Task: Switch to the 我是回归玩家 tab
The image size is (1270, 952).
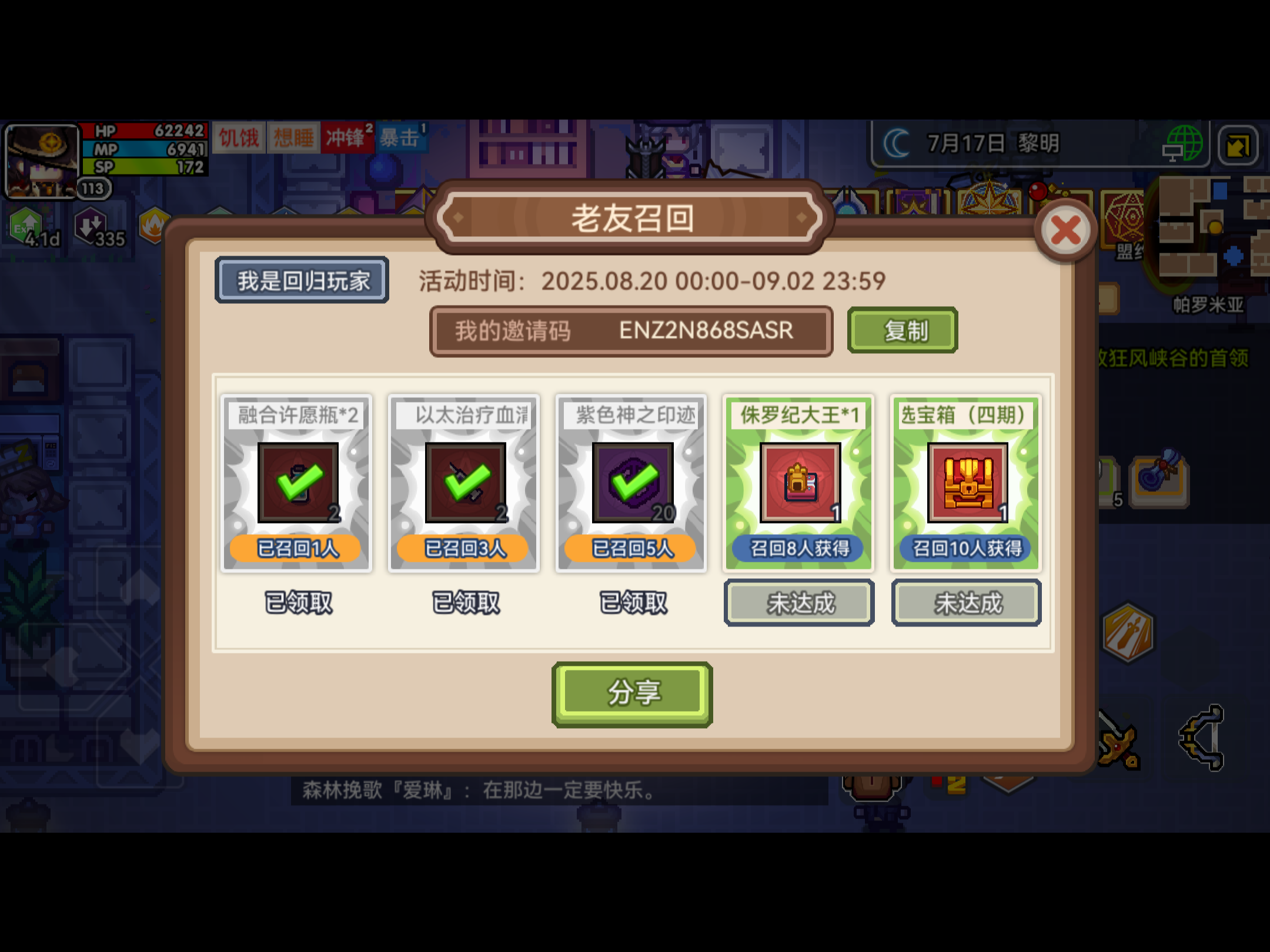Action: pyautogui.click(x=302, y=281)
